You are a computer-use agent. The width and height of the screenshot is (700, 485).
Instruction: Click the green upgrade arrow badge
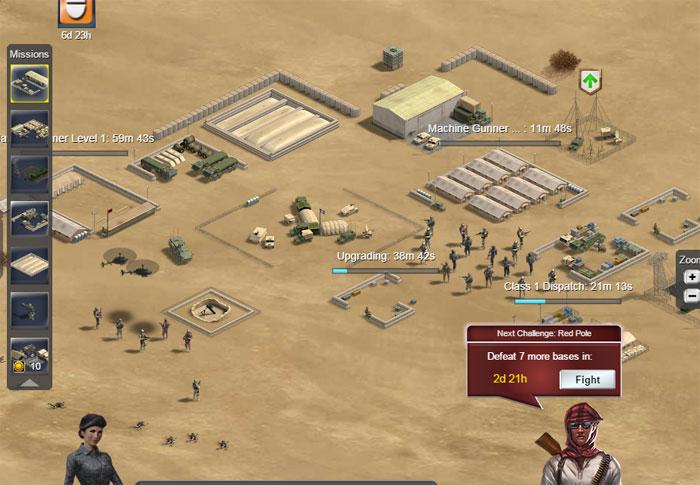(x=590, y=80)
